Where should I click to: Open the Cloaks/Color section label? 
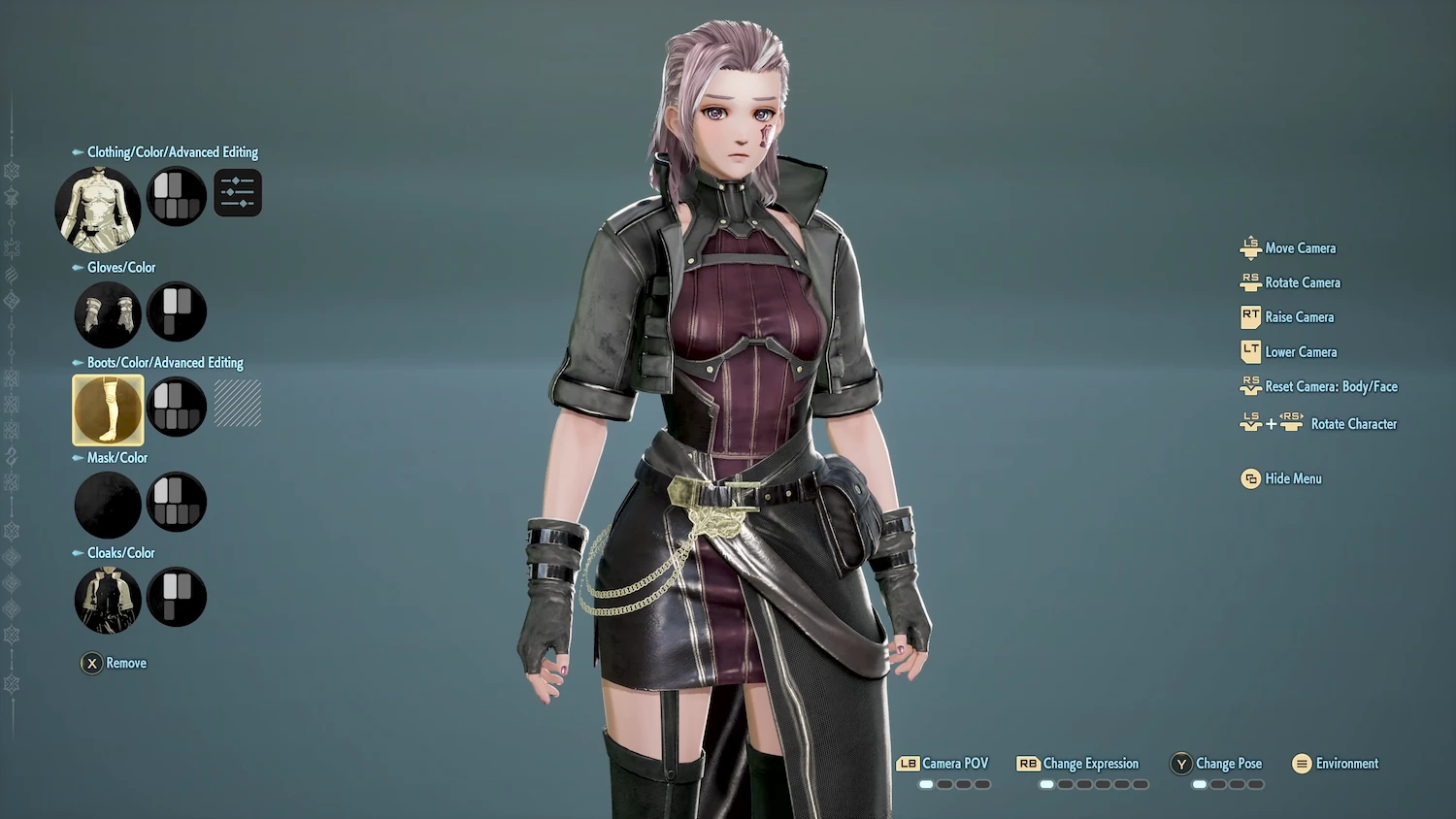pyautogui.click(x=120, y=552)
